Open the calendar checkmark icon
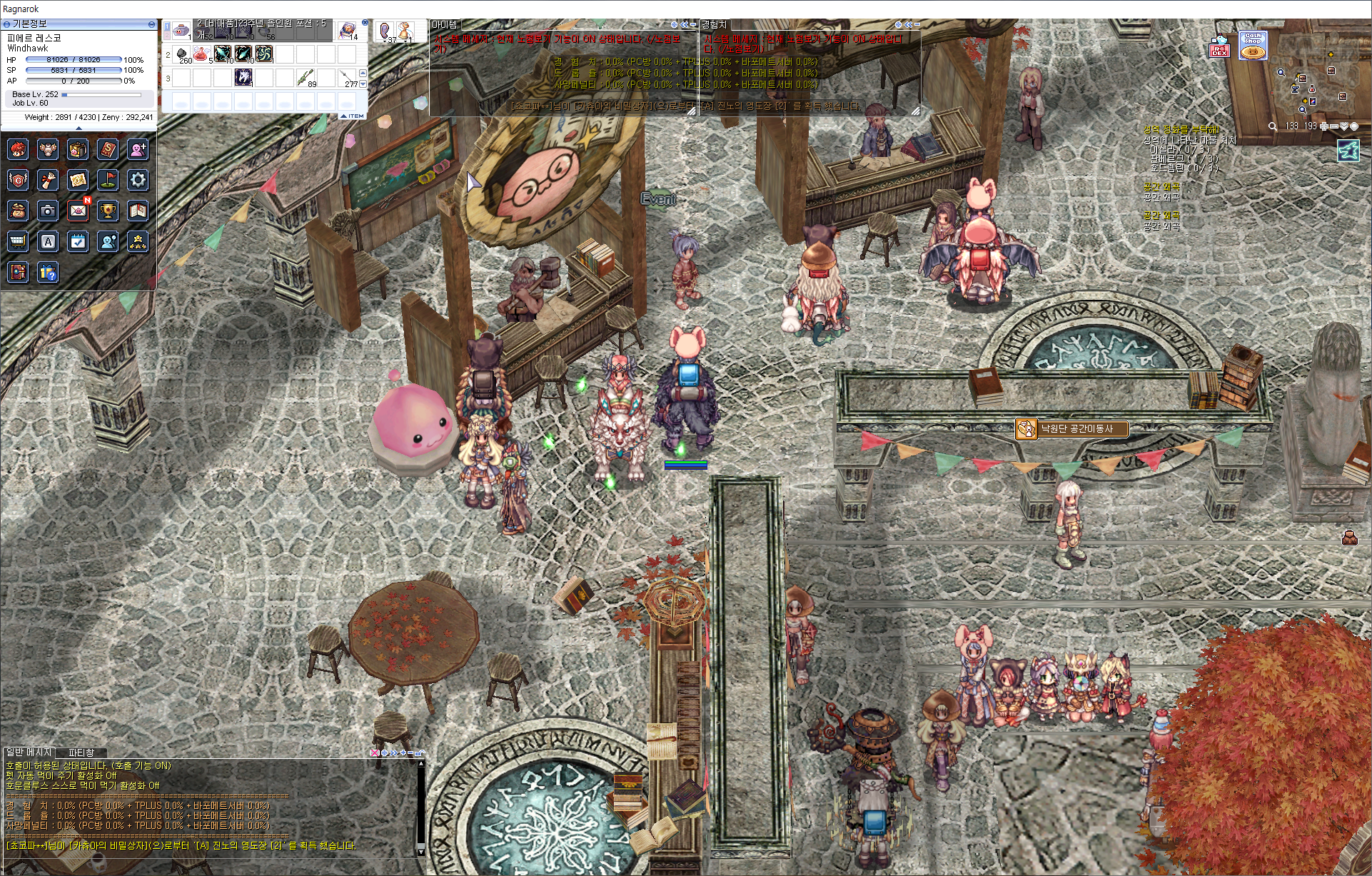 click(x=79, y=241)
